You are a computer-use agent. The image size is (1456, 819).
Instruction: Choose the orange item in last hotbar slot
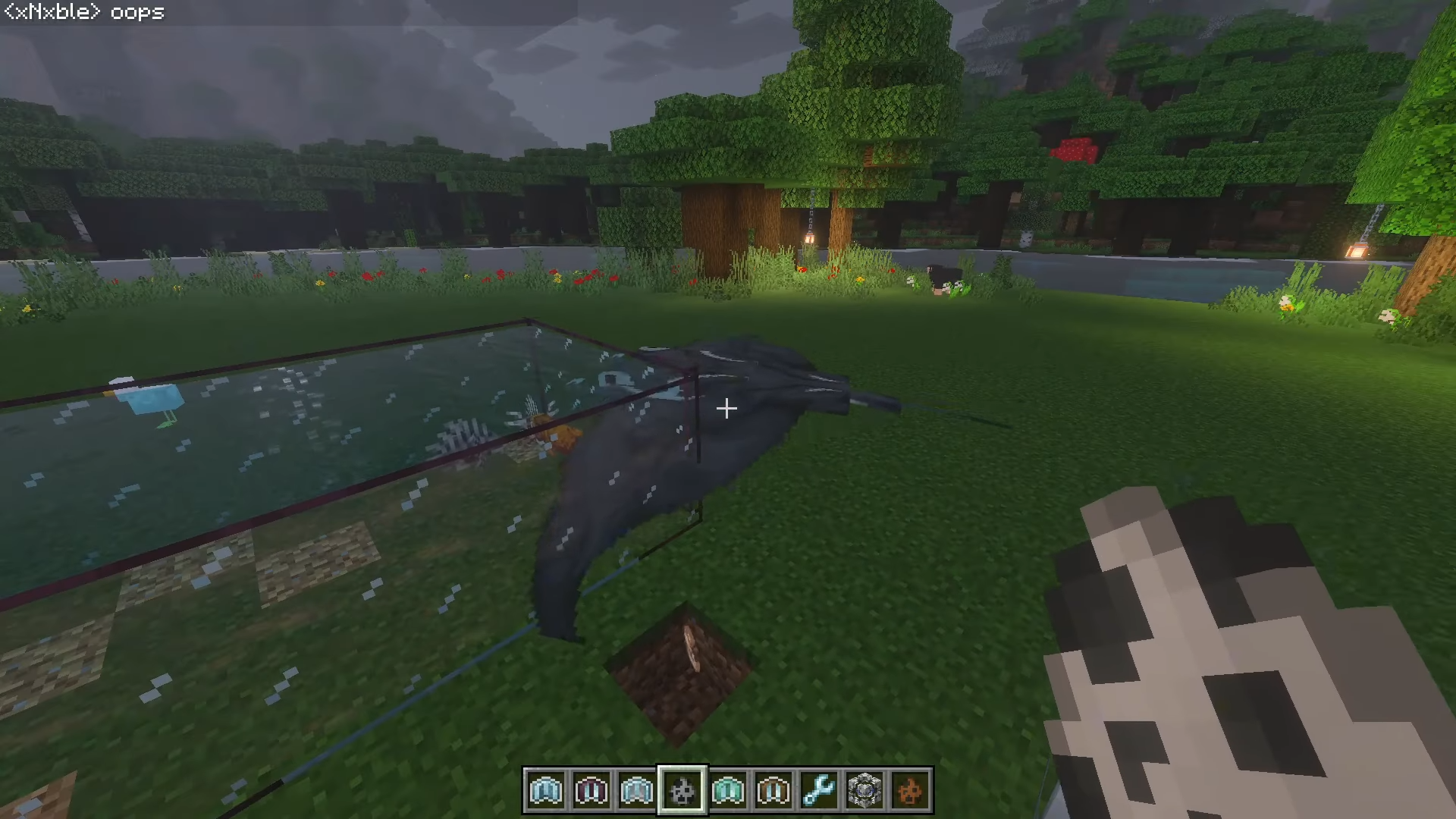point(910,791)
